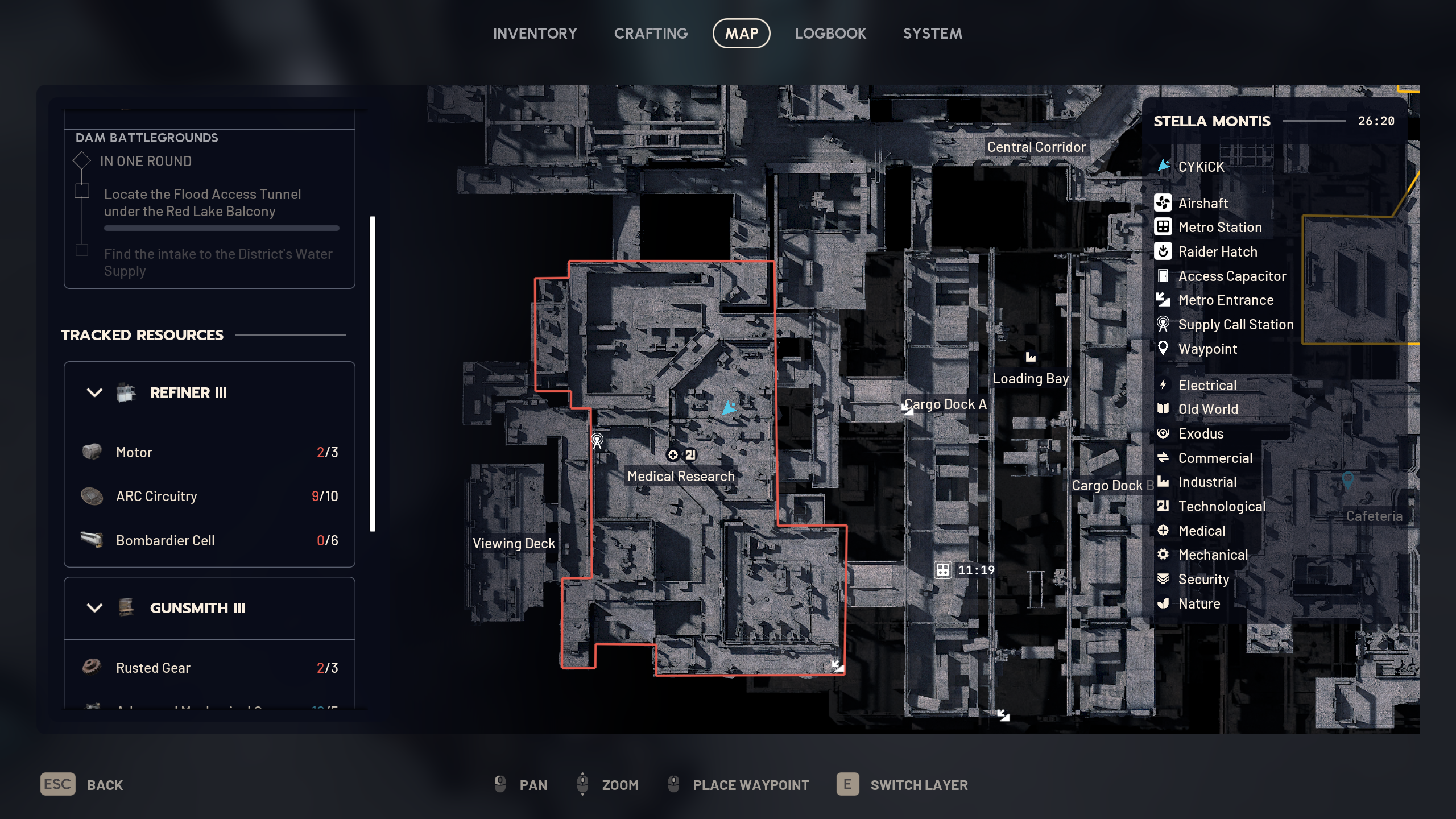This screenshot has height=819, width=1456.
Task: Open the Crafting tab
Action: point(651,34)
